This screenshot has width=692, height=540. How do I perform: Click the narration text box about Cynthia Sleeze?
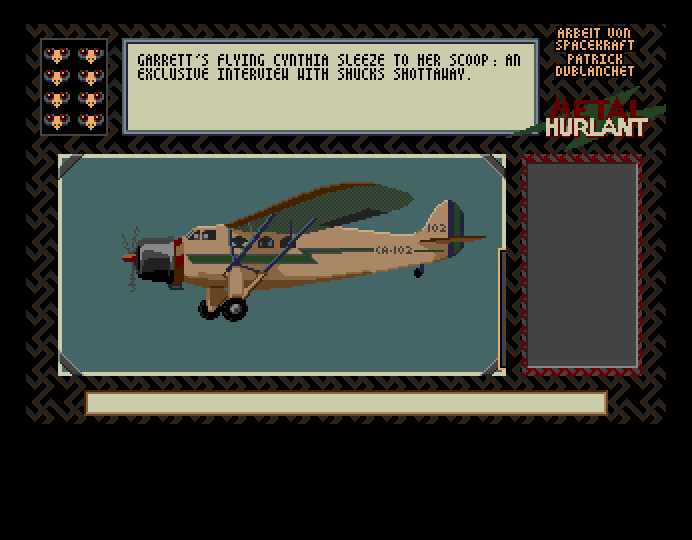point(330,86)
